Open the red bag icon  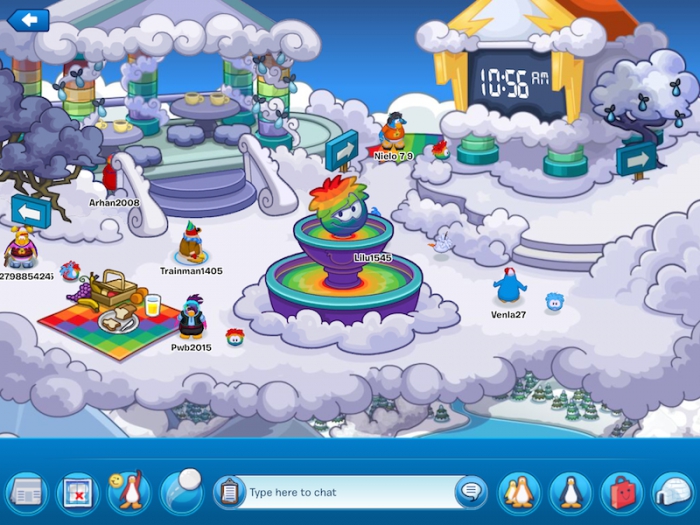coord(622,493)
